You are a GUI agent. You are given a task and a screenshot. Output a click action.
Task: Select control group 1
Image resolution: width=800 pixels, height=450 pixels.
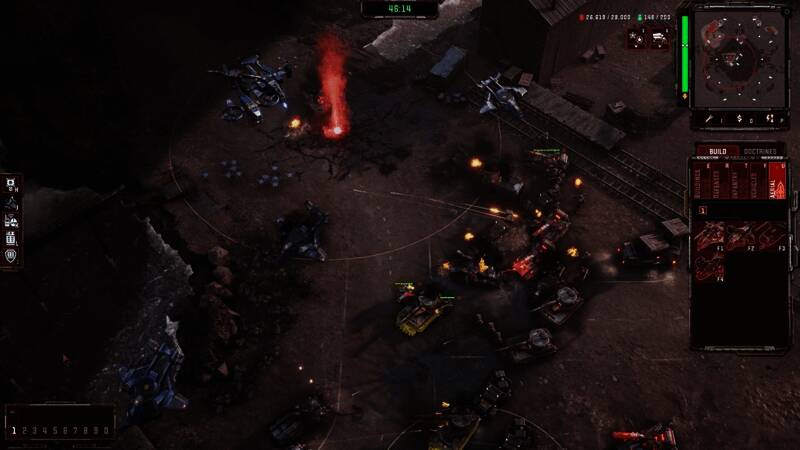[x=14, y=431]
